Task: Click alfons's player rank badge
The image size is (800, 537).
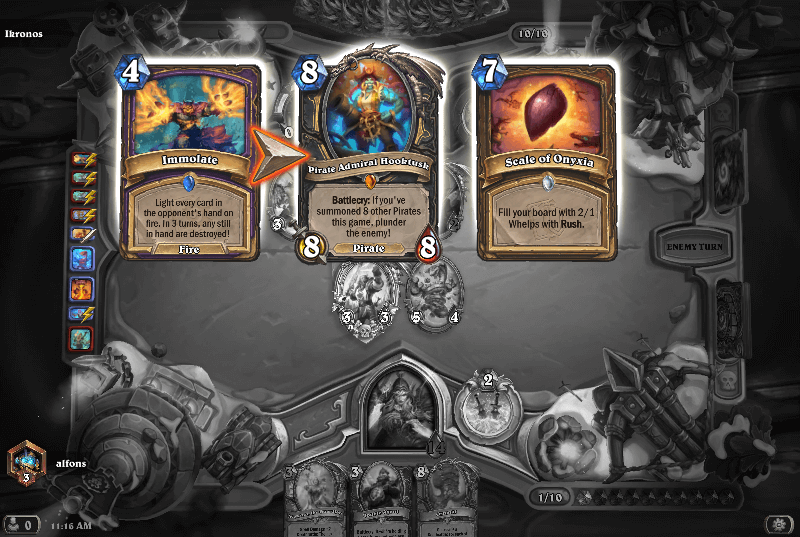Action: pyautogui.click(x=25, y=460)
